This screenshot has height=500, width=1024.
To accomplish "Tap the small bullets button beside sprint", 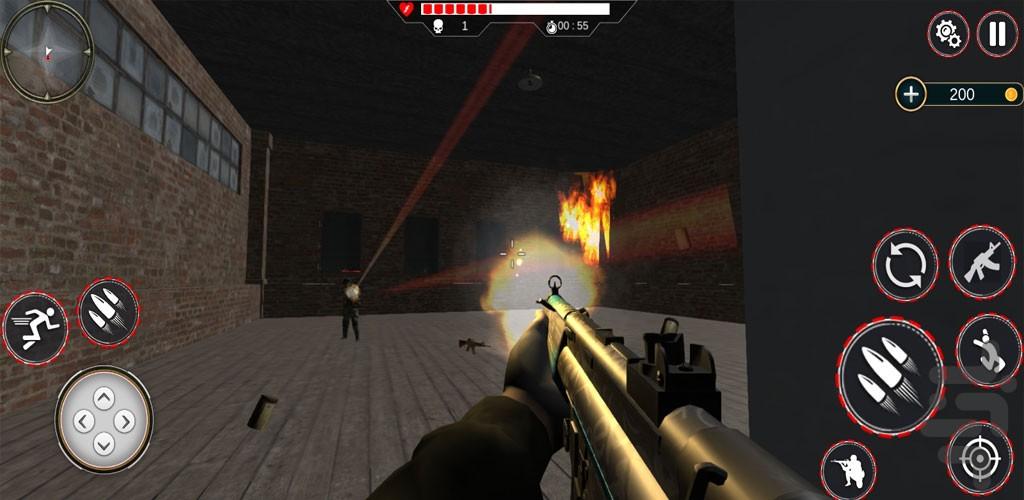I will (x=108, y=312).
